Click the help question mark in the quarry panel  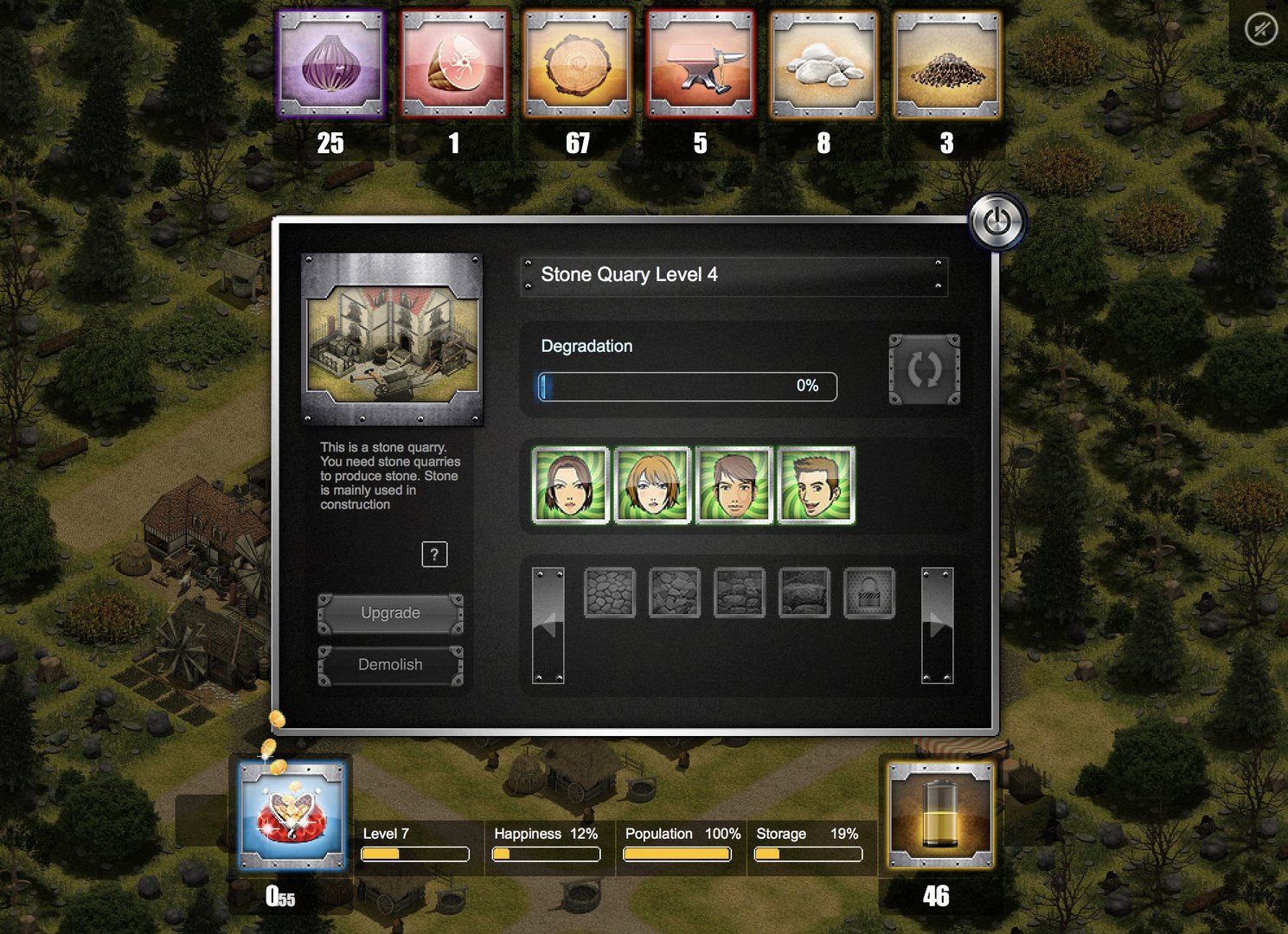(435, 554)
